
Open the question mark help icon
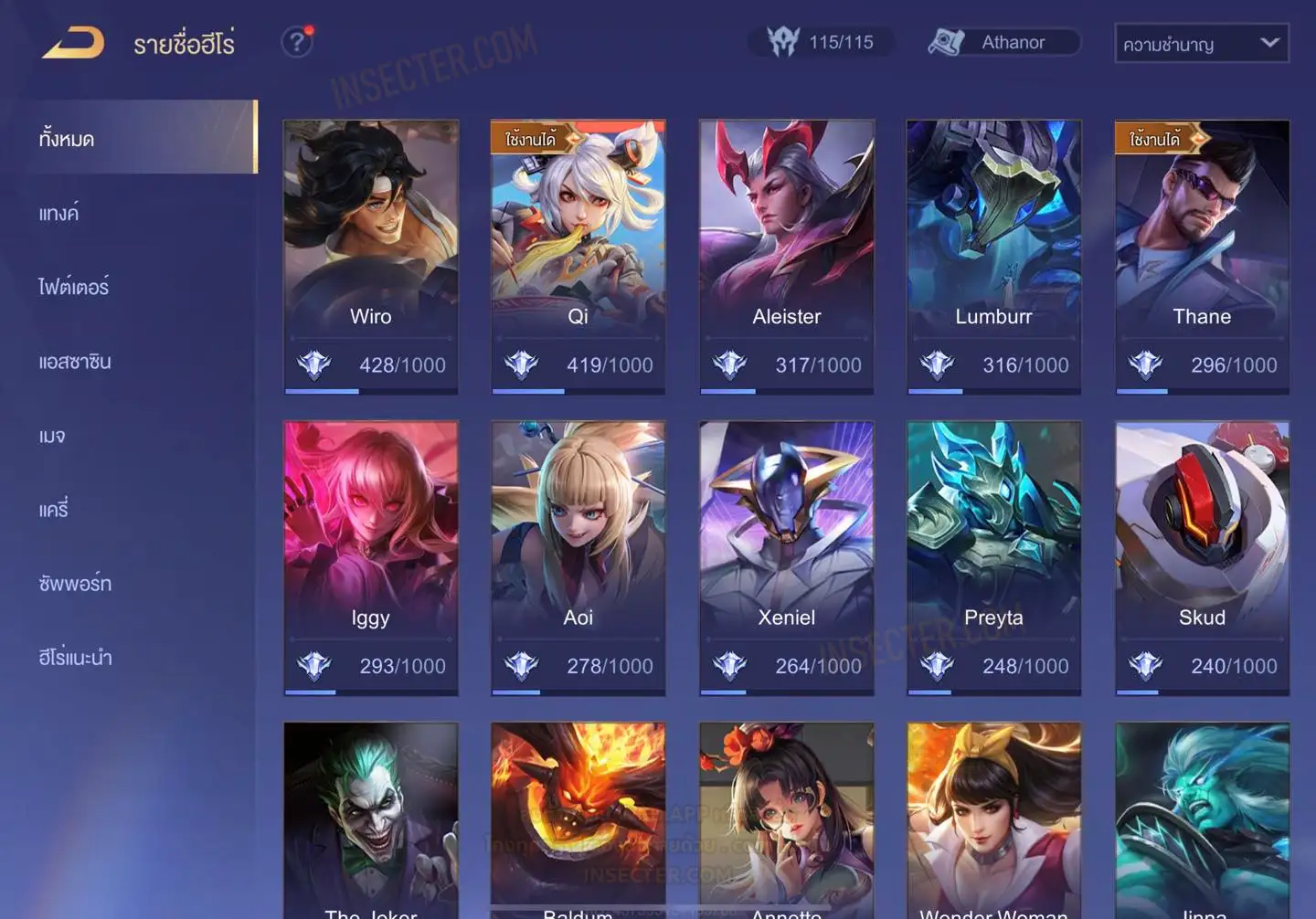[296, 42]
